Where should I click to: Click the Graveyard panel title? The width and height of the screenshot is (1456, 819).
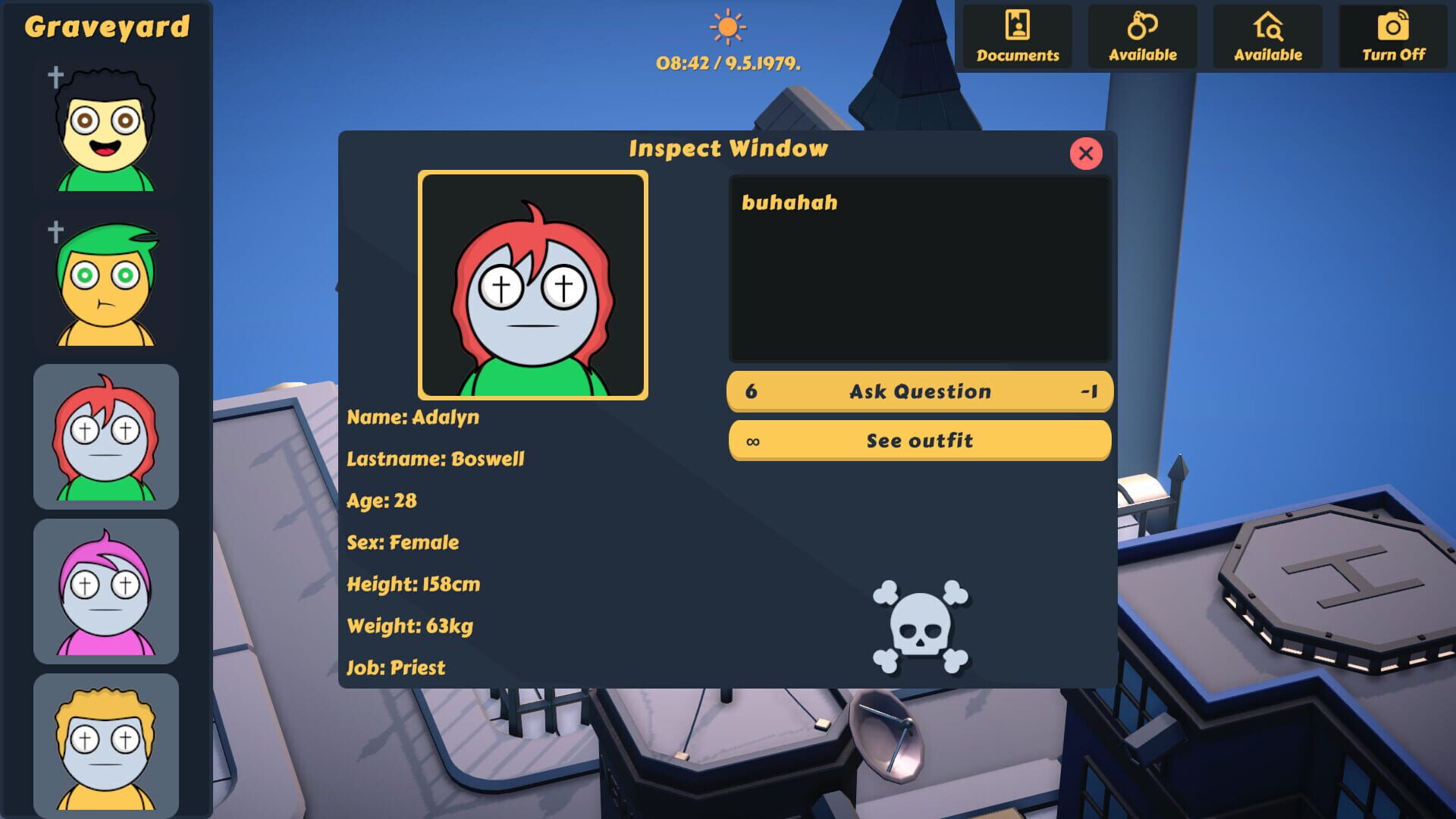pyautogui.click(x=106, y=25)
